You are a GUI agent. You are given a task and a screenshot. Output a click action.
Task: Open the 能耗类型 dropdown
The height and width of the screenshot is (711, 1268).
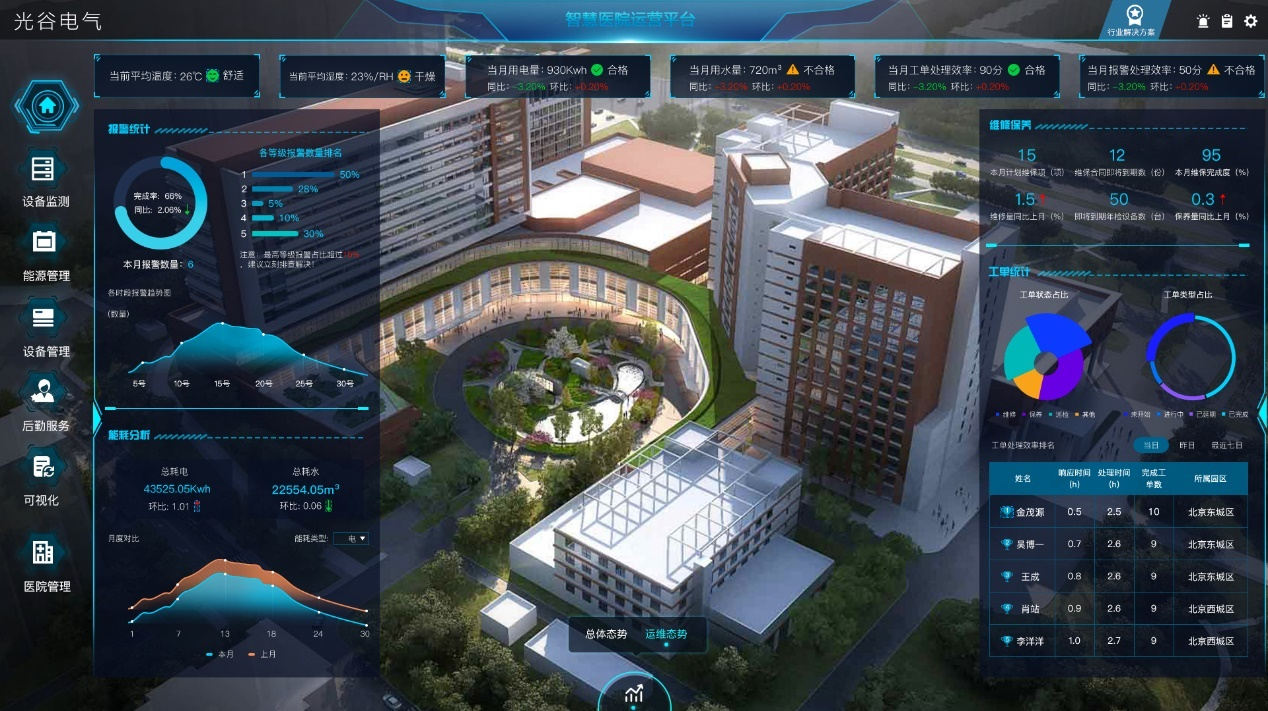click(x=351, y=538)
